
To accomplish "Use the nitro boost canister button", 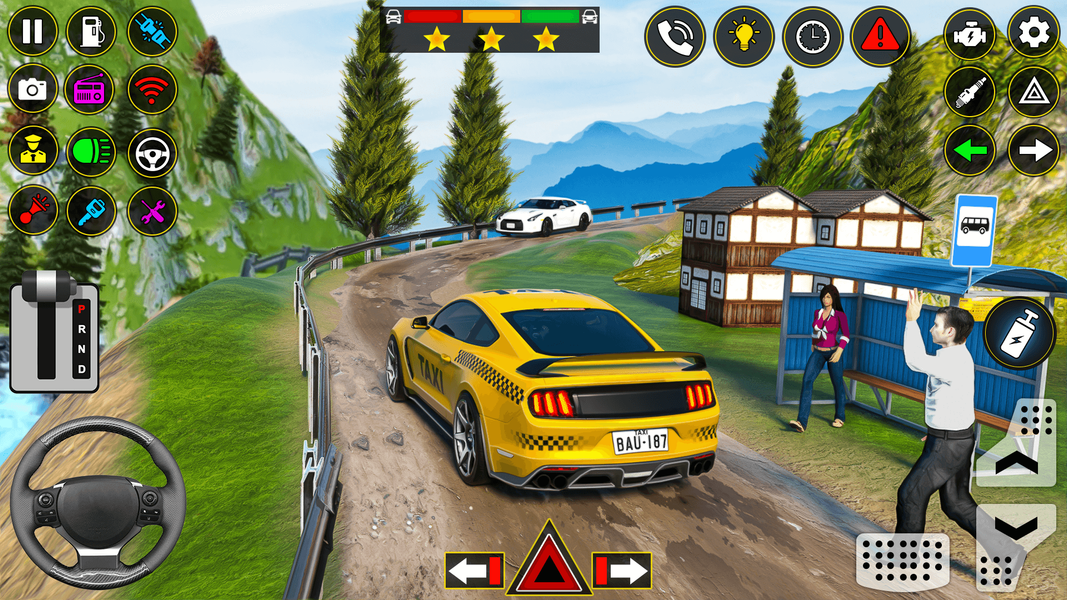I will coord(1020,333).
